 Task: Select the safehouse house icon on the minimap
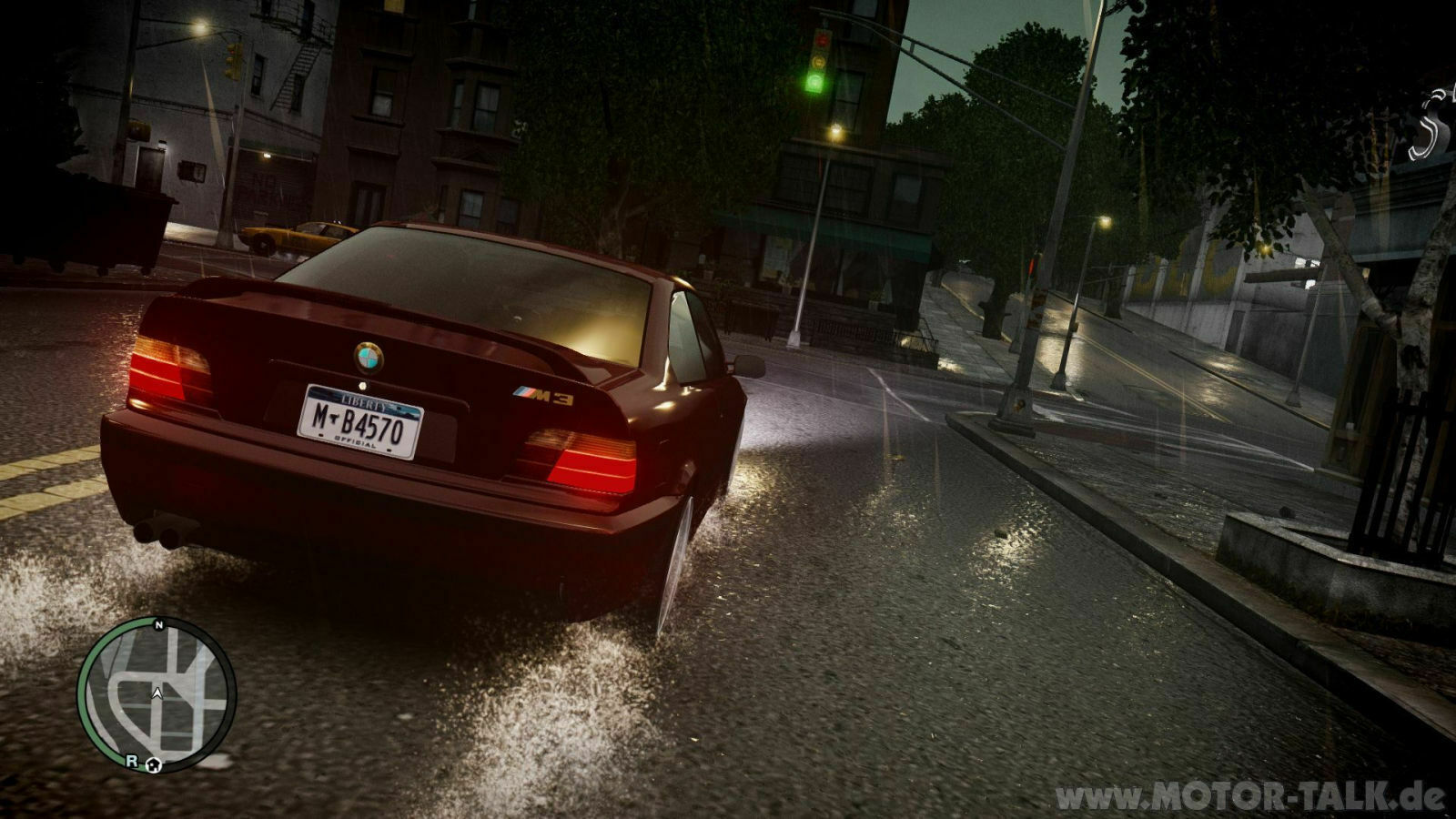point(154,766)
